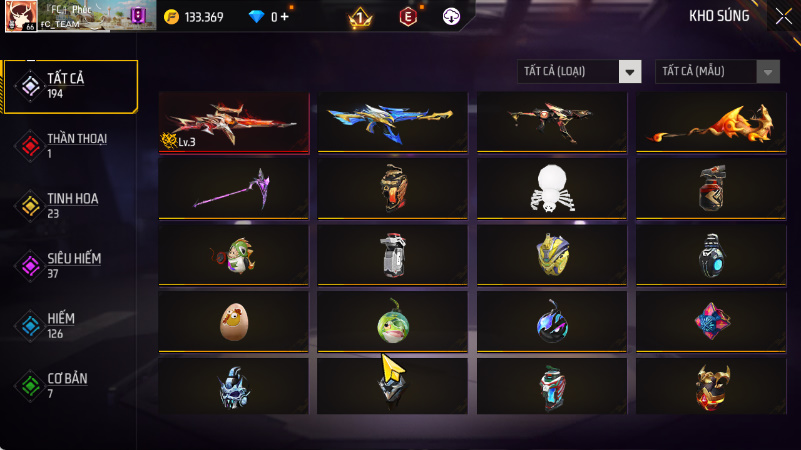Click the diamond plus to add diamonds

[x=285, y=17]
